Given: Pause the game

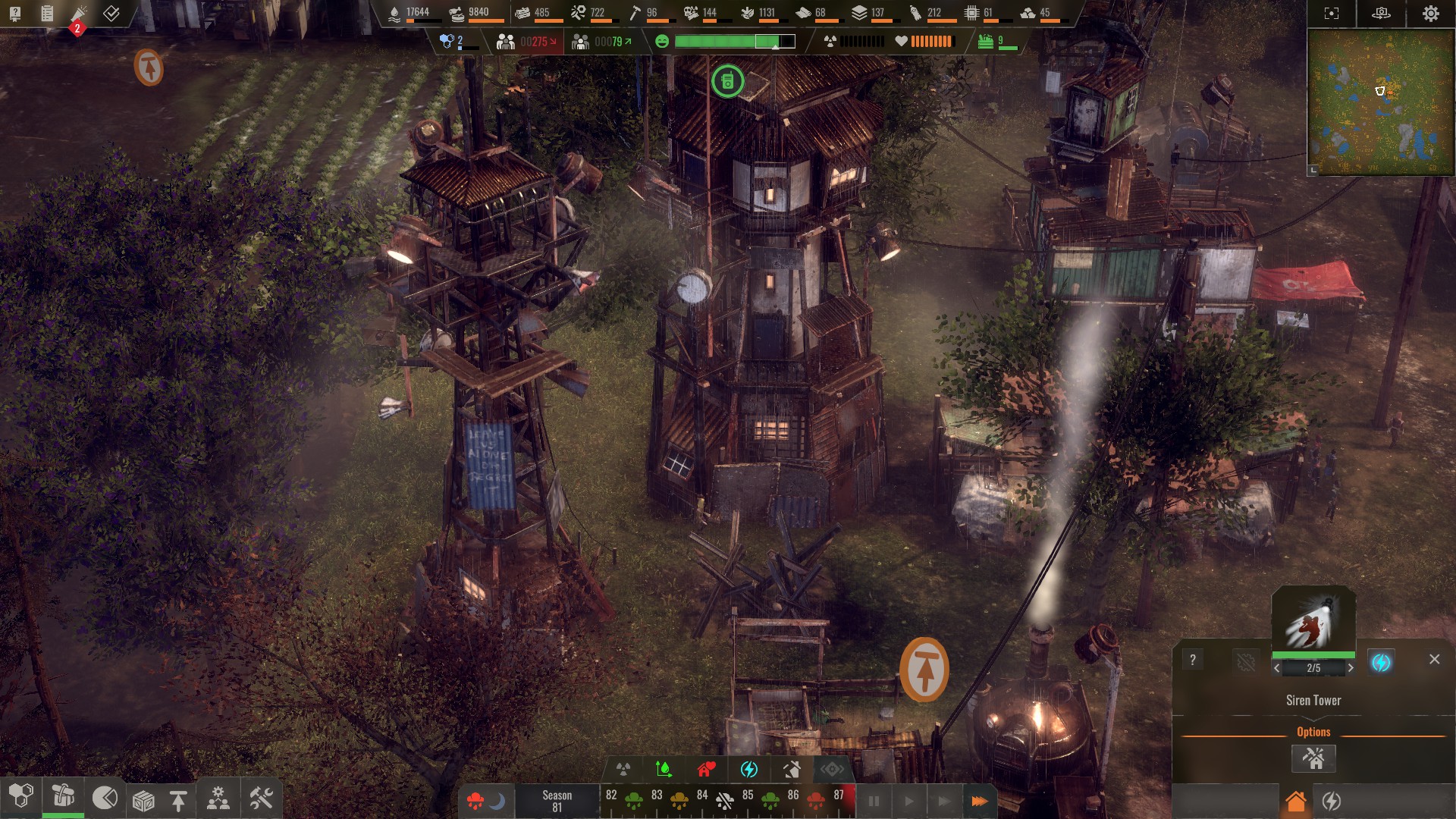Looking at the screenshot, I should pos(874,801).
